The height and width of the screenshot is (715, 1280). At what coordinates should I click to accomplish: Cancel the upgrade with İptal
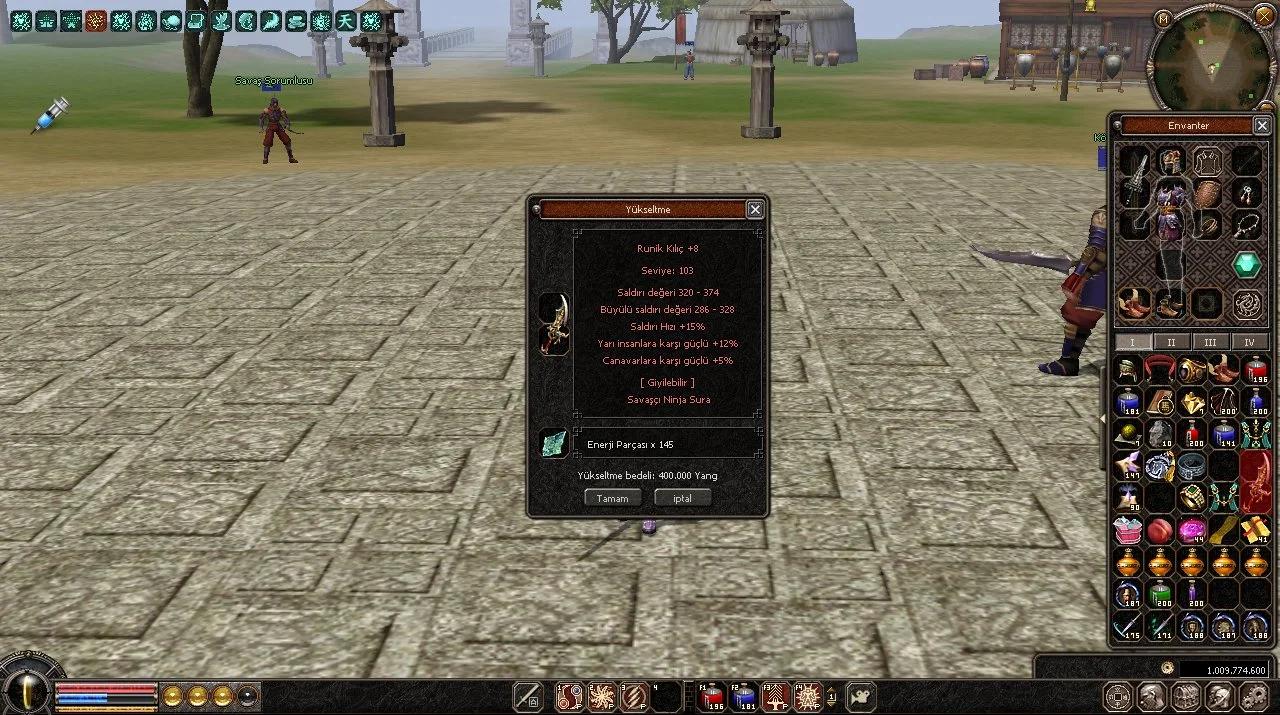(x=682, y=498)
